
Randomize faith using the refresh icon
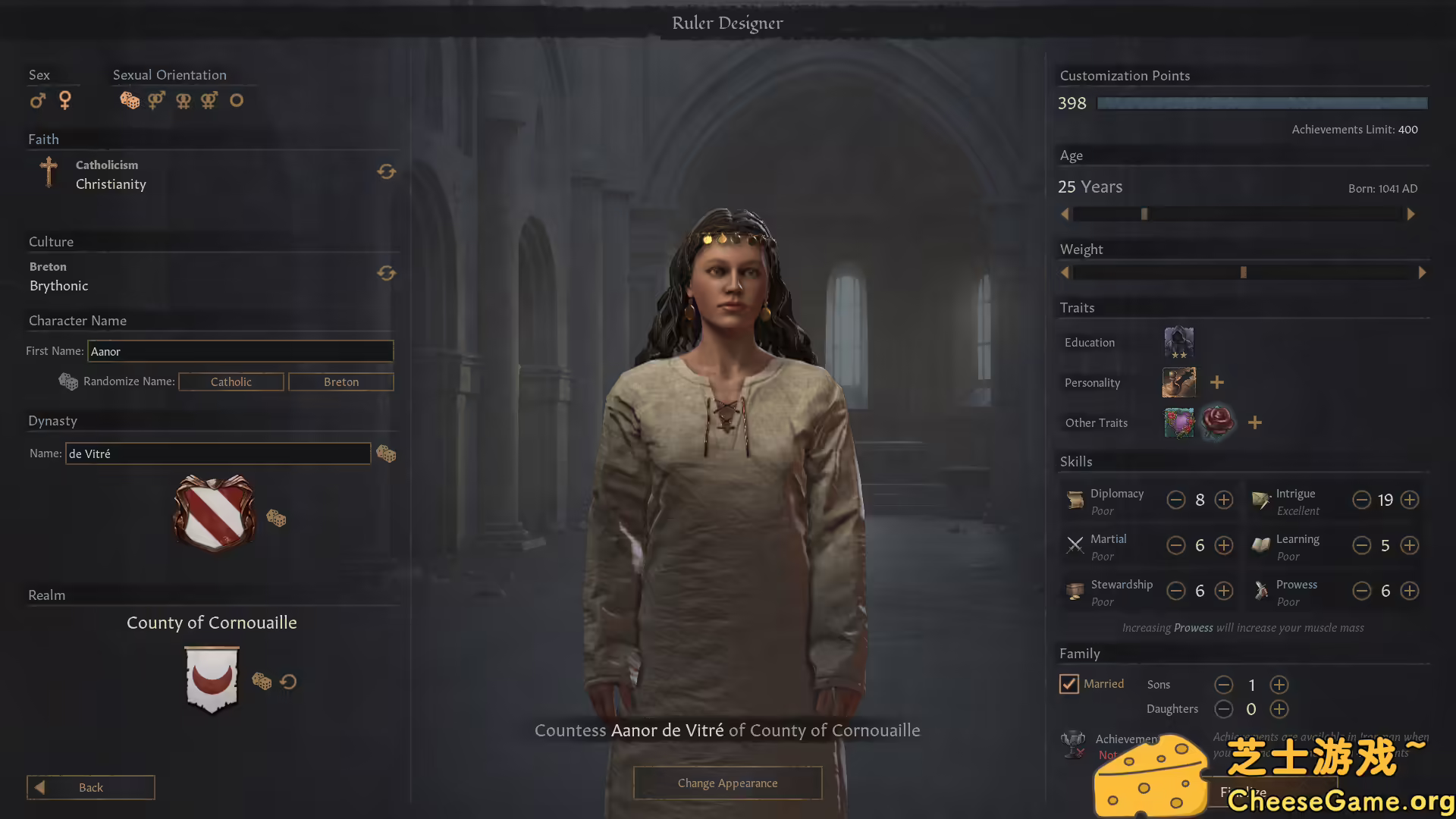tap(387, 171)
